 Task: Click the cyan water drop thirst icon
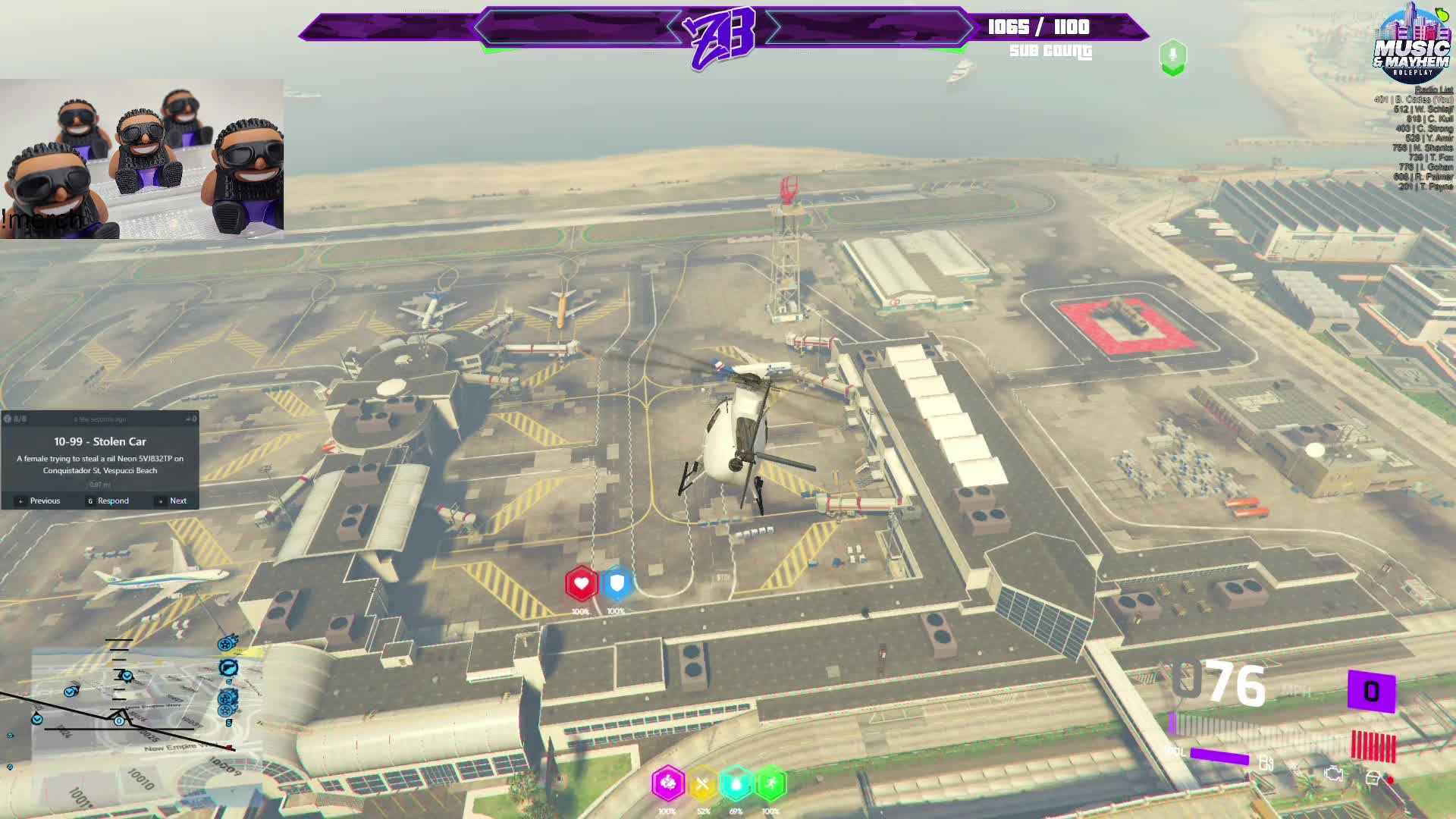736,783
